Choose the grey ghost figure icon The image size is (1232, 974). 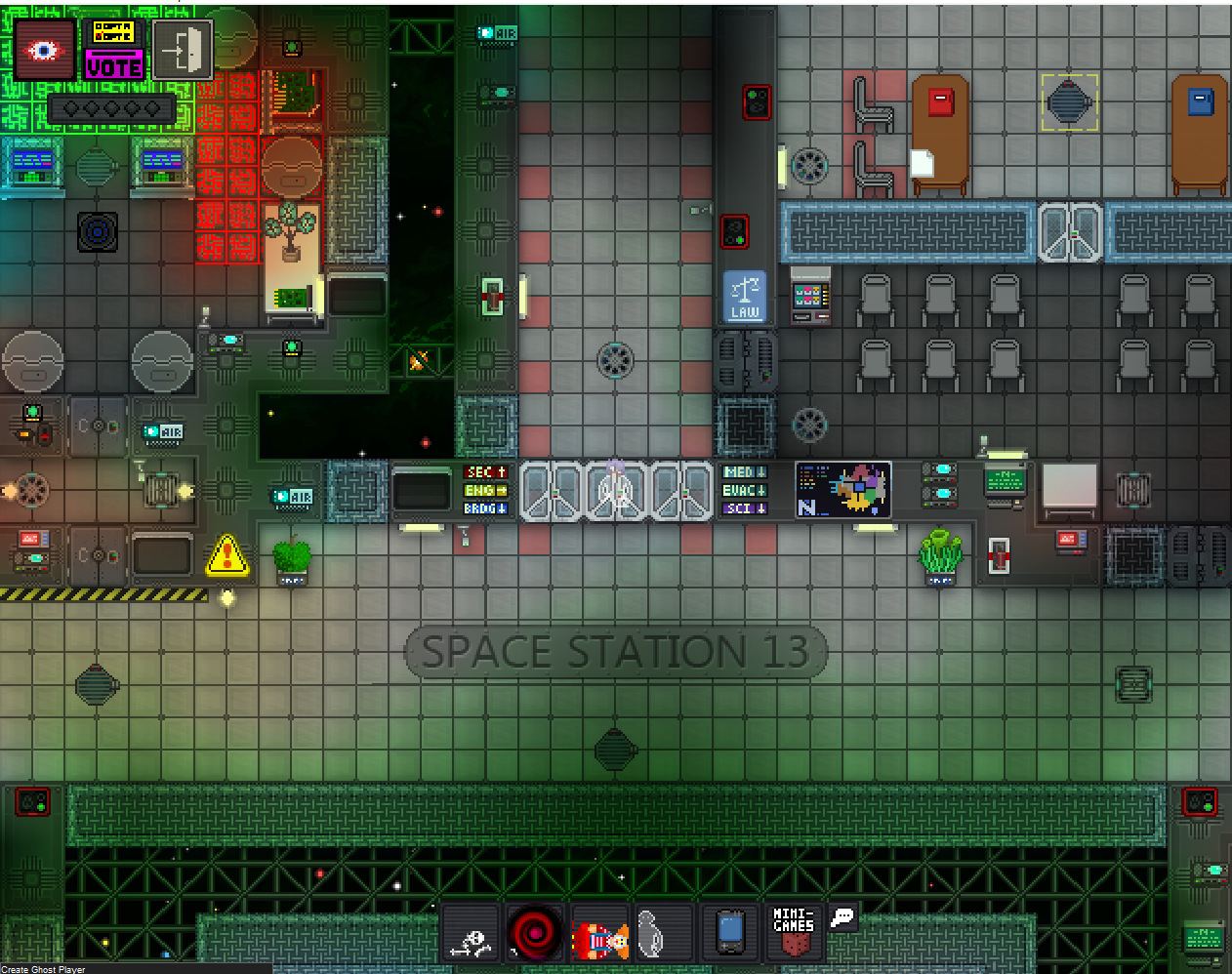[x=651, y=933]
